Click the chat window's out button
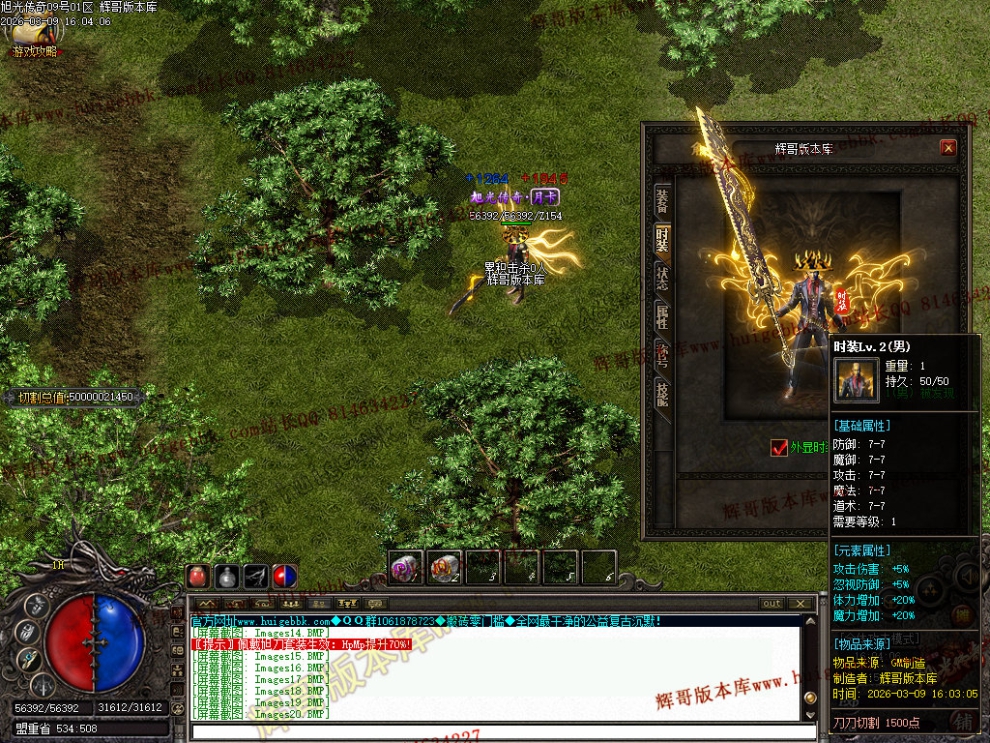This screenshot has width=990, height=743. tap(771, 603)
